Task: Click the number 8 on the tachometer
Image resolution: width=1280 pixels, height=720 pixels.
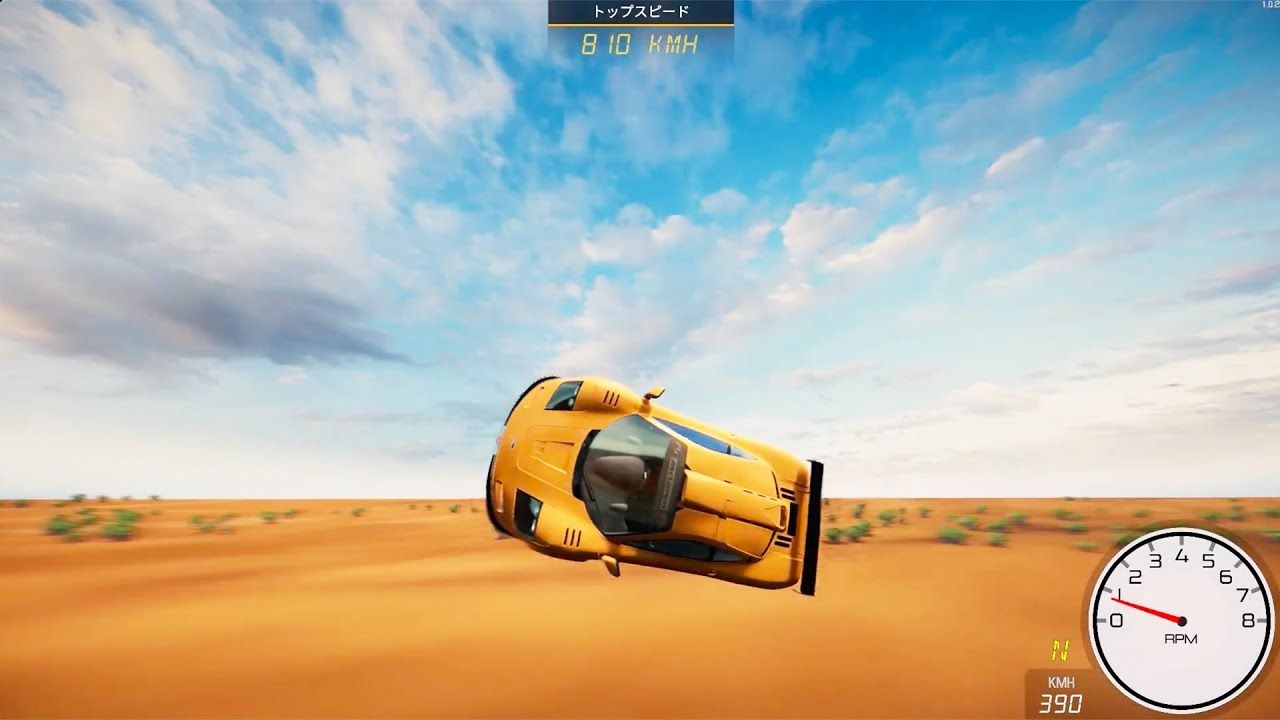Action: coord(1247,620)
